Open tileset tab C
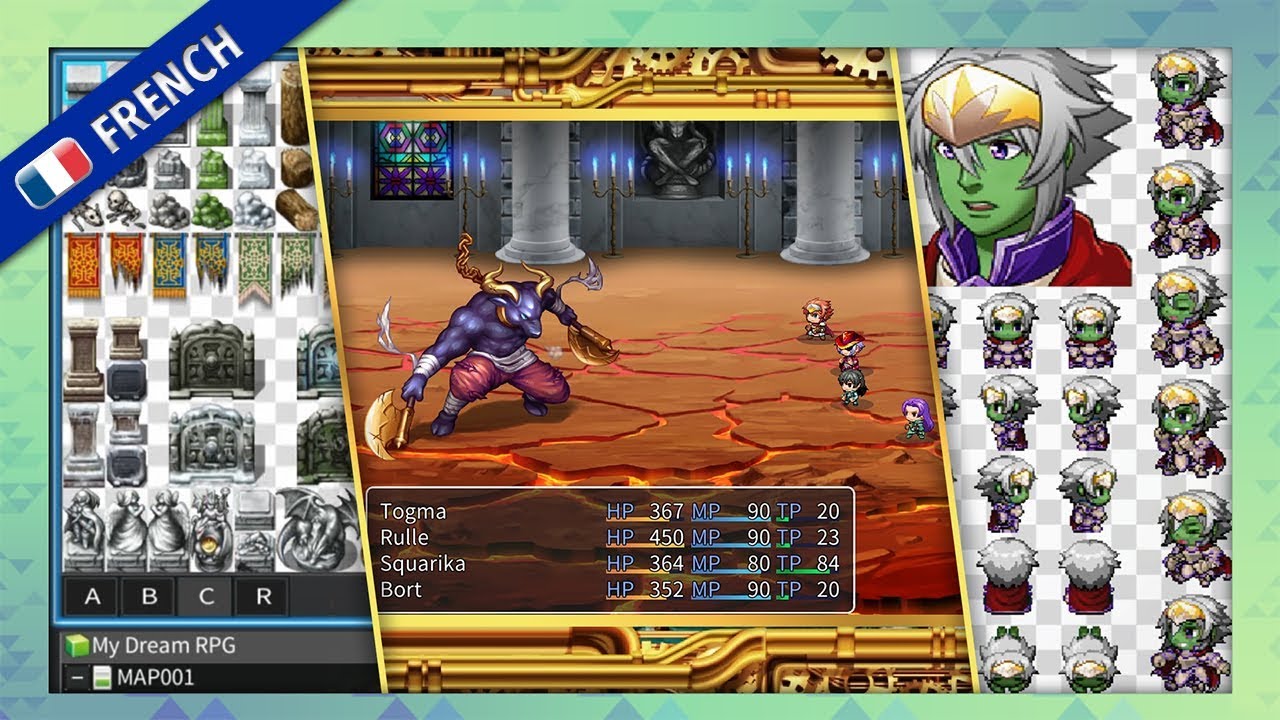The width and height of the screenshot is (1280, 720). [207, 597]
